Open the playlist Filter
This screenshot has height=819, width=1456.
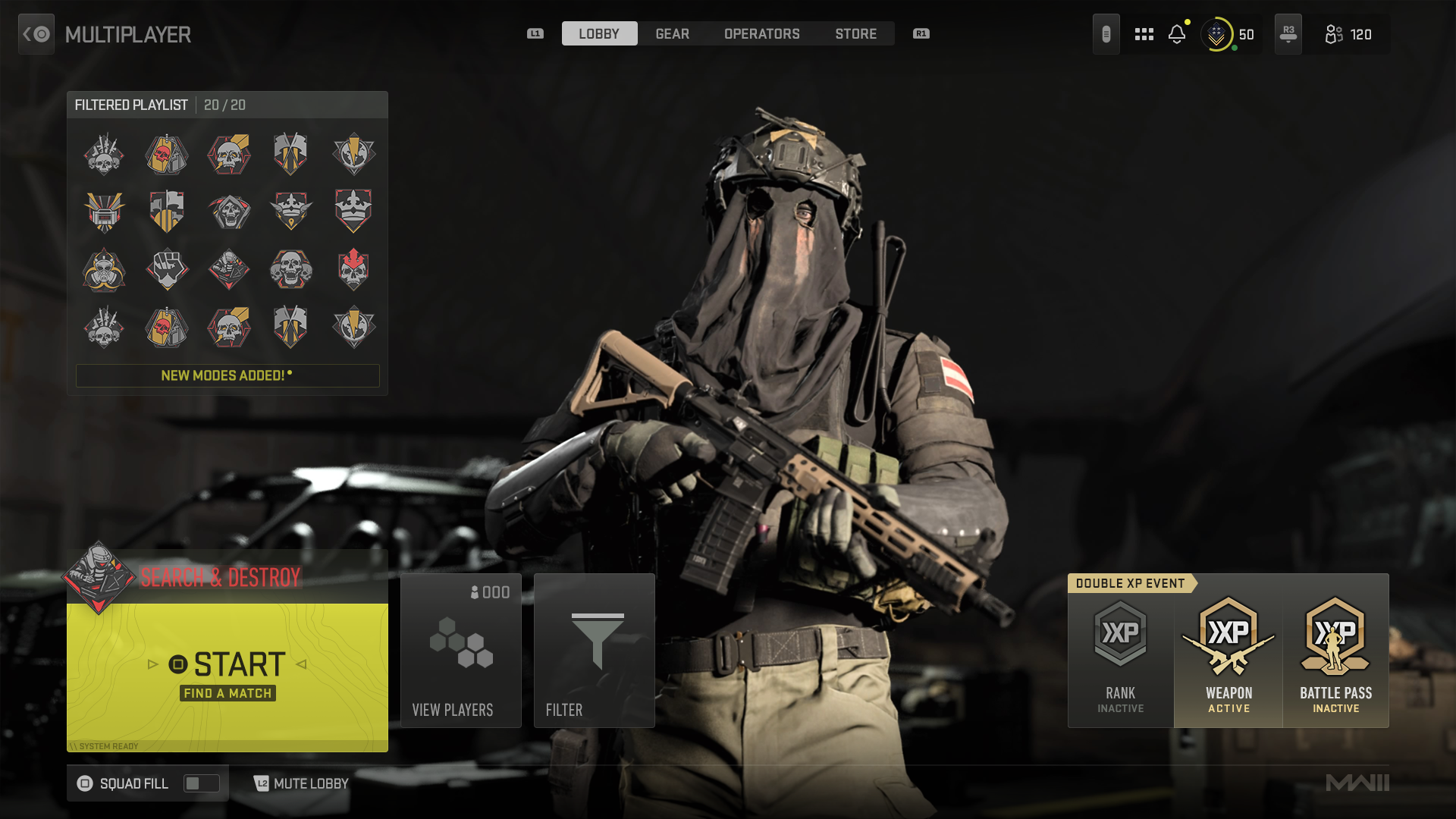point(594,651)
